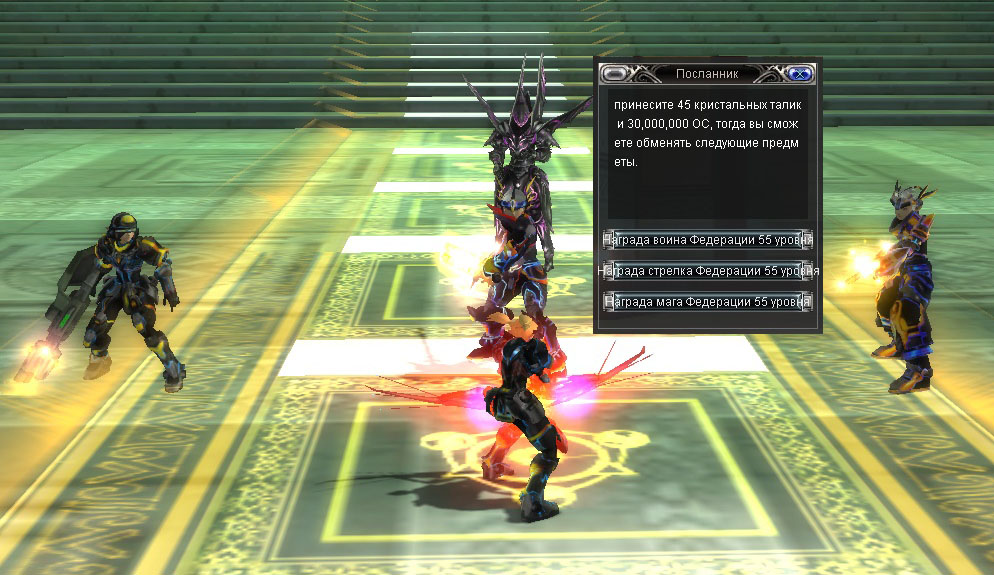
Task: Close the Посланник dialog window
Action: click(x=799, y=73)
